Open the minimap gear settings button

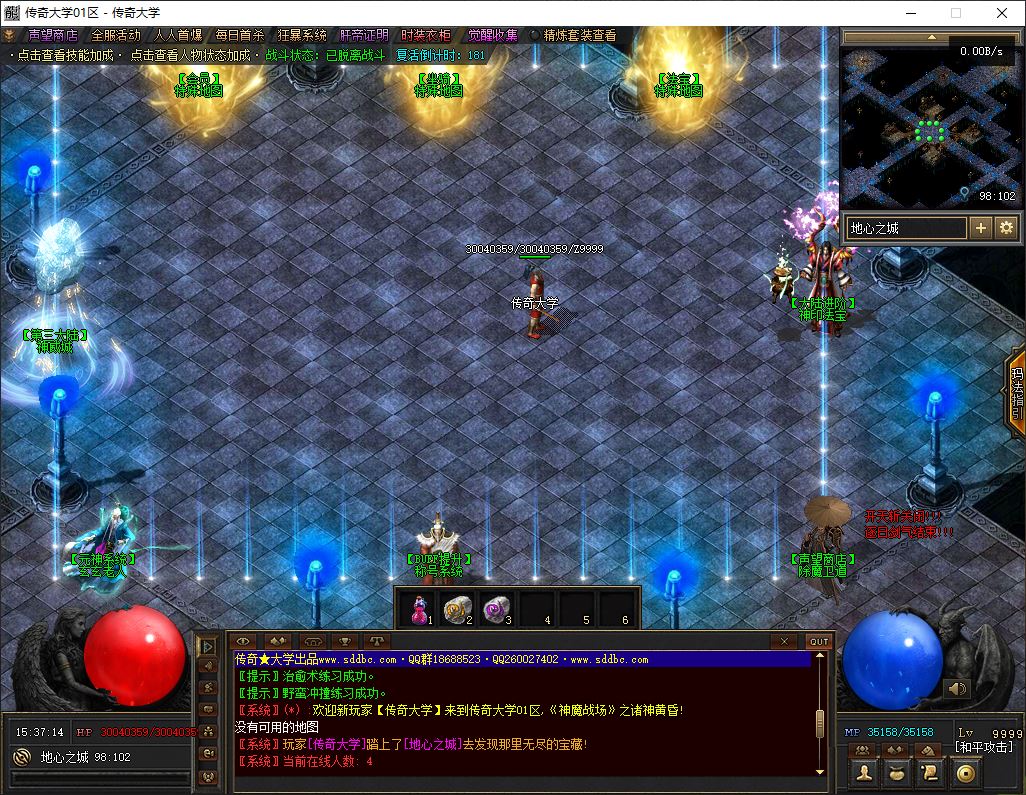coord(1006,228)
